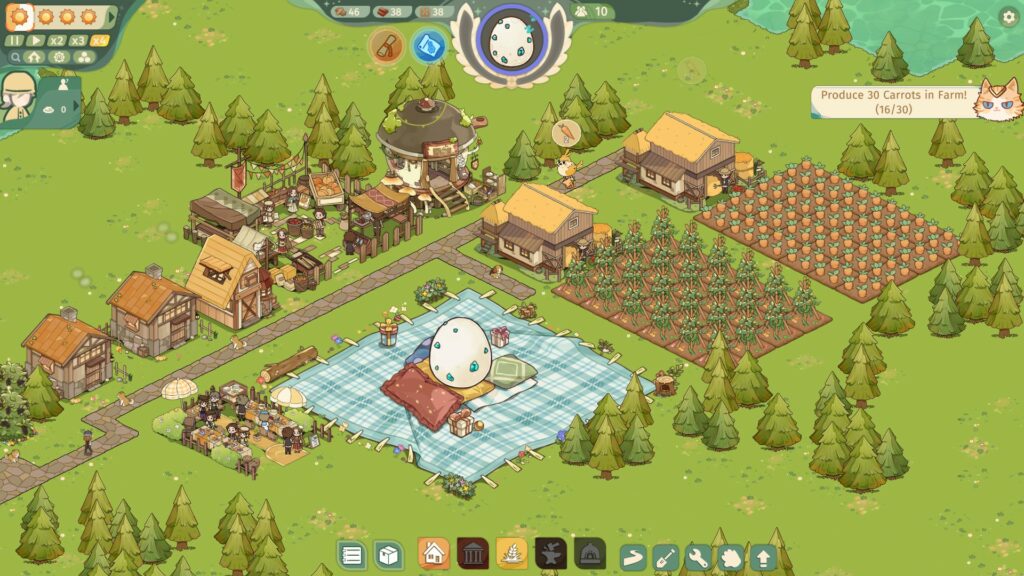Click the dragon egg emblem
Viewport: 1024px width, 576px height.
[x=511, y=39]
